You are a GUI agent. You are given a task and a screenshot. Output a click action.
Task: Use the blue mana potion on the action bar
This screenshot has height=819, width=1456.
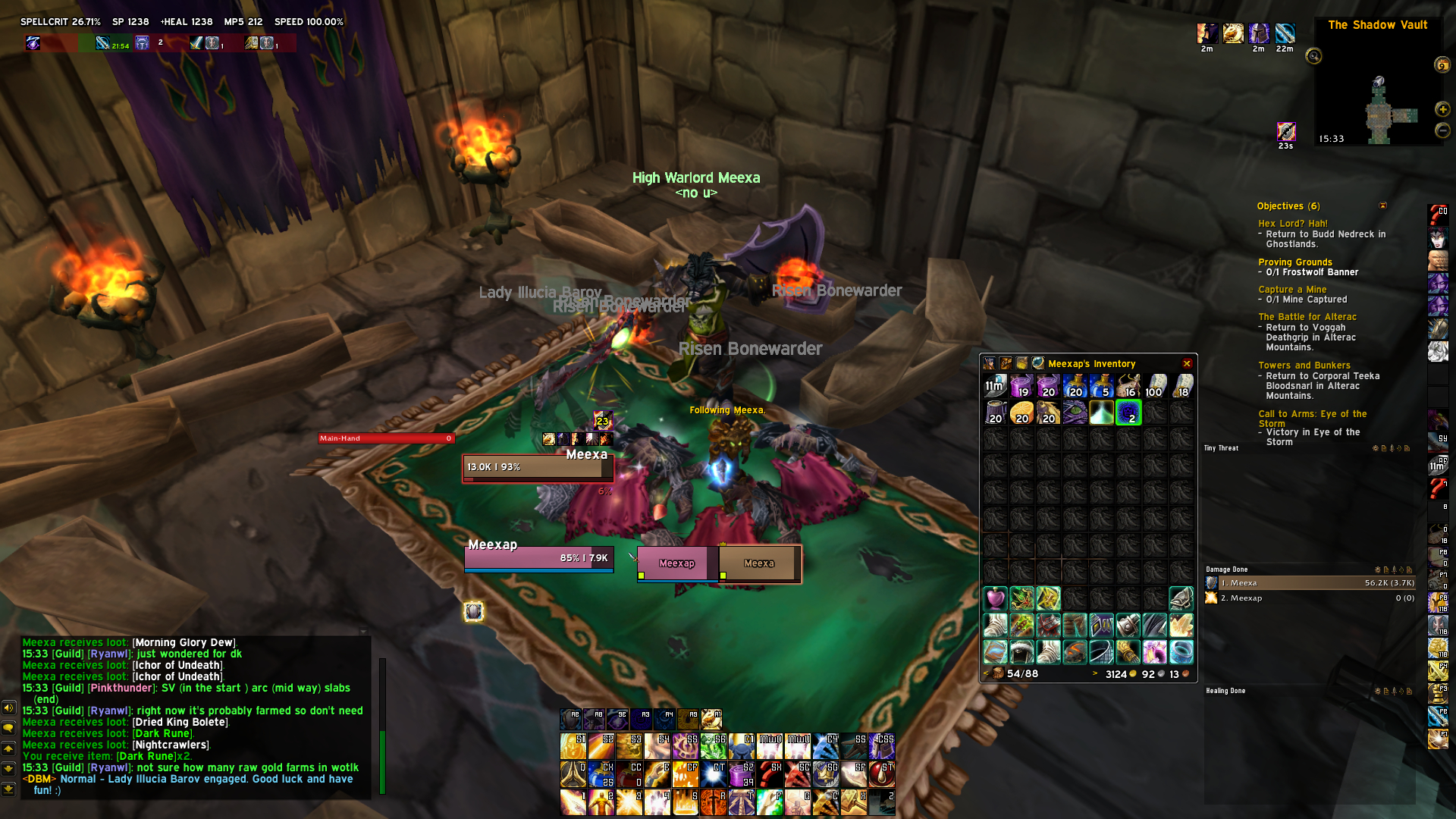[x=601, y=773]
